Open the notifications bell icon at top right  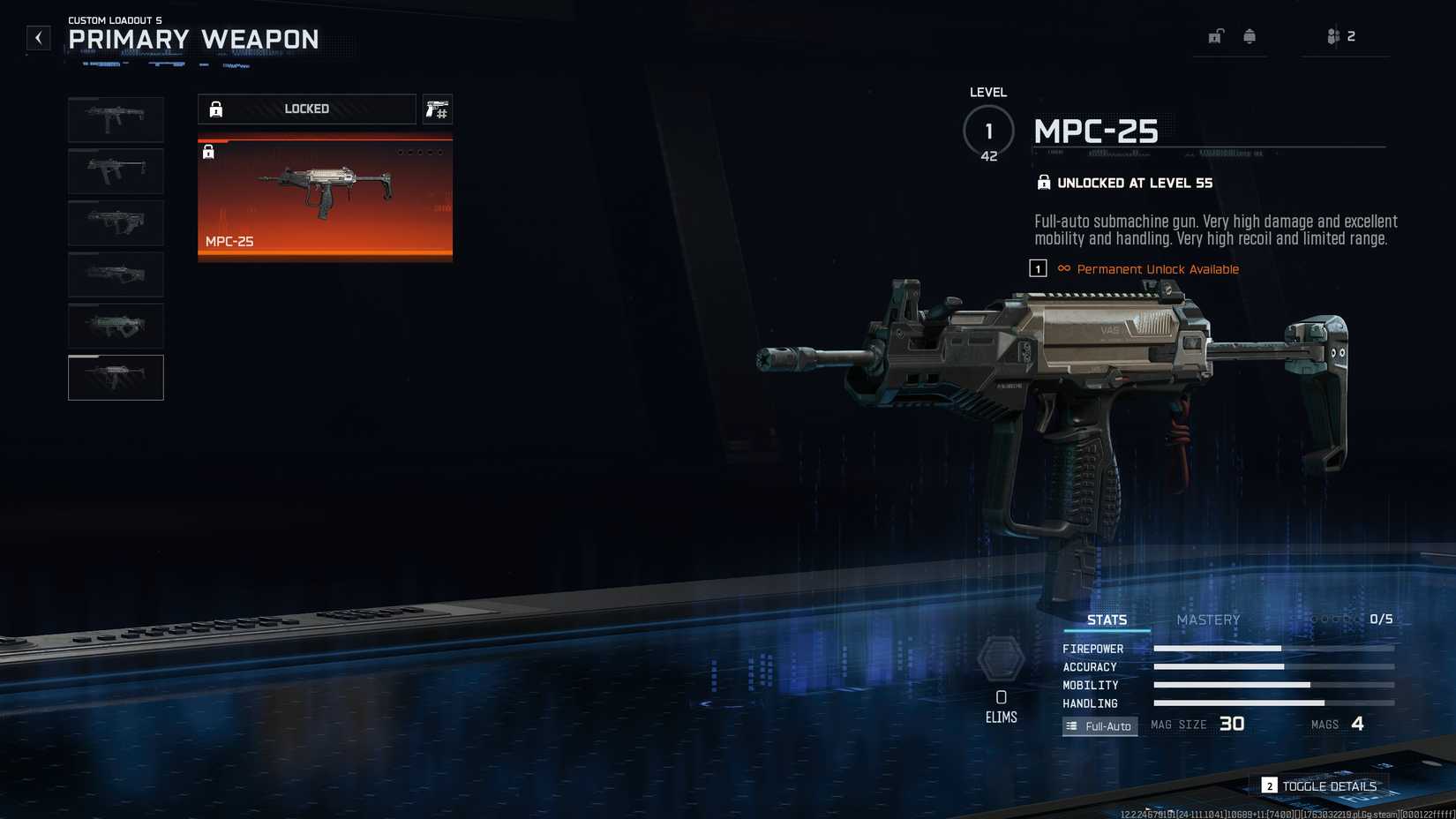pos(1249,36)
